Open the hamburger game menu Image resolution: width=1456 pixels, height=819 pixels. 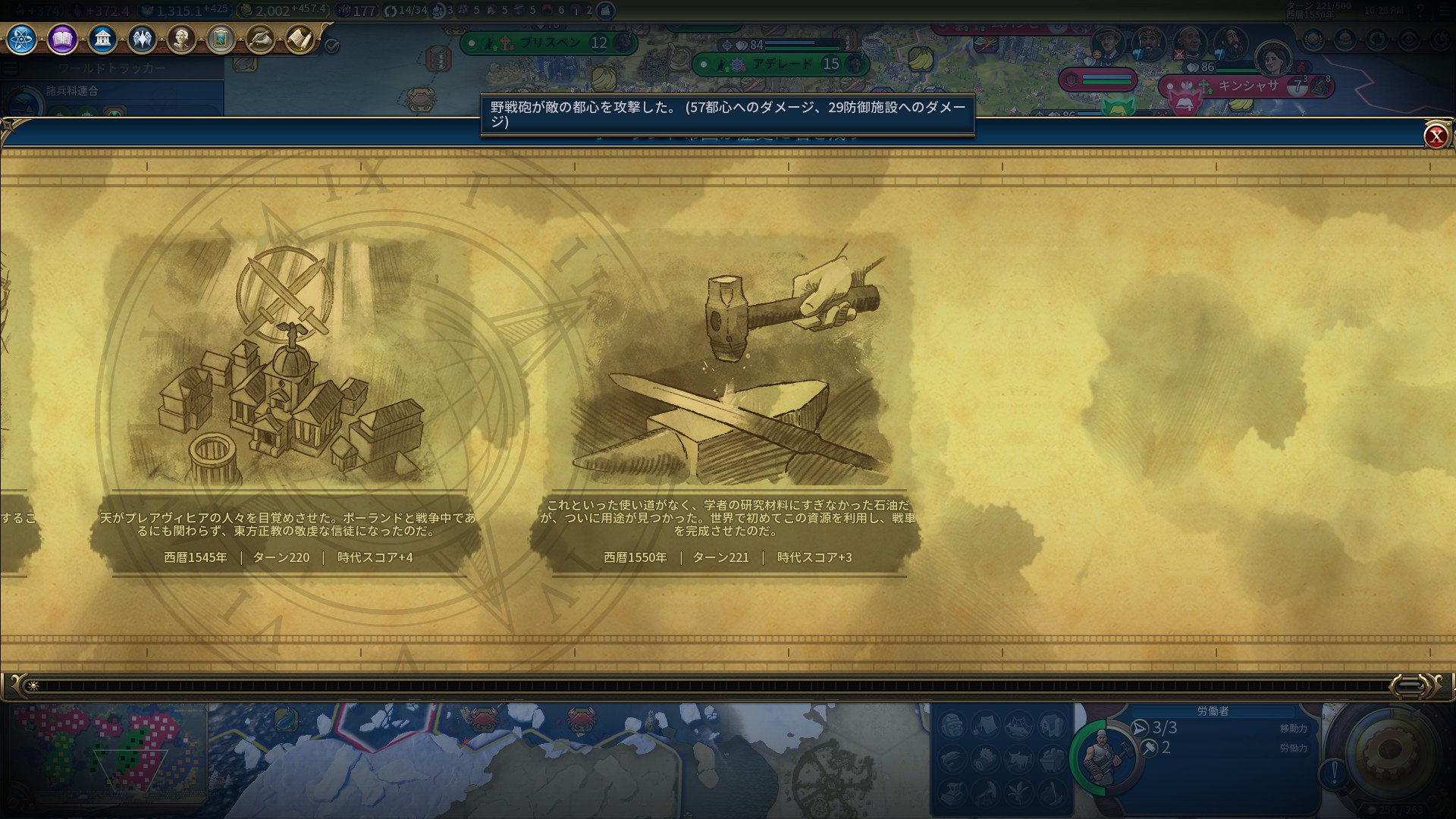click(x=1445, y=11)
